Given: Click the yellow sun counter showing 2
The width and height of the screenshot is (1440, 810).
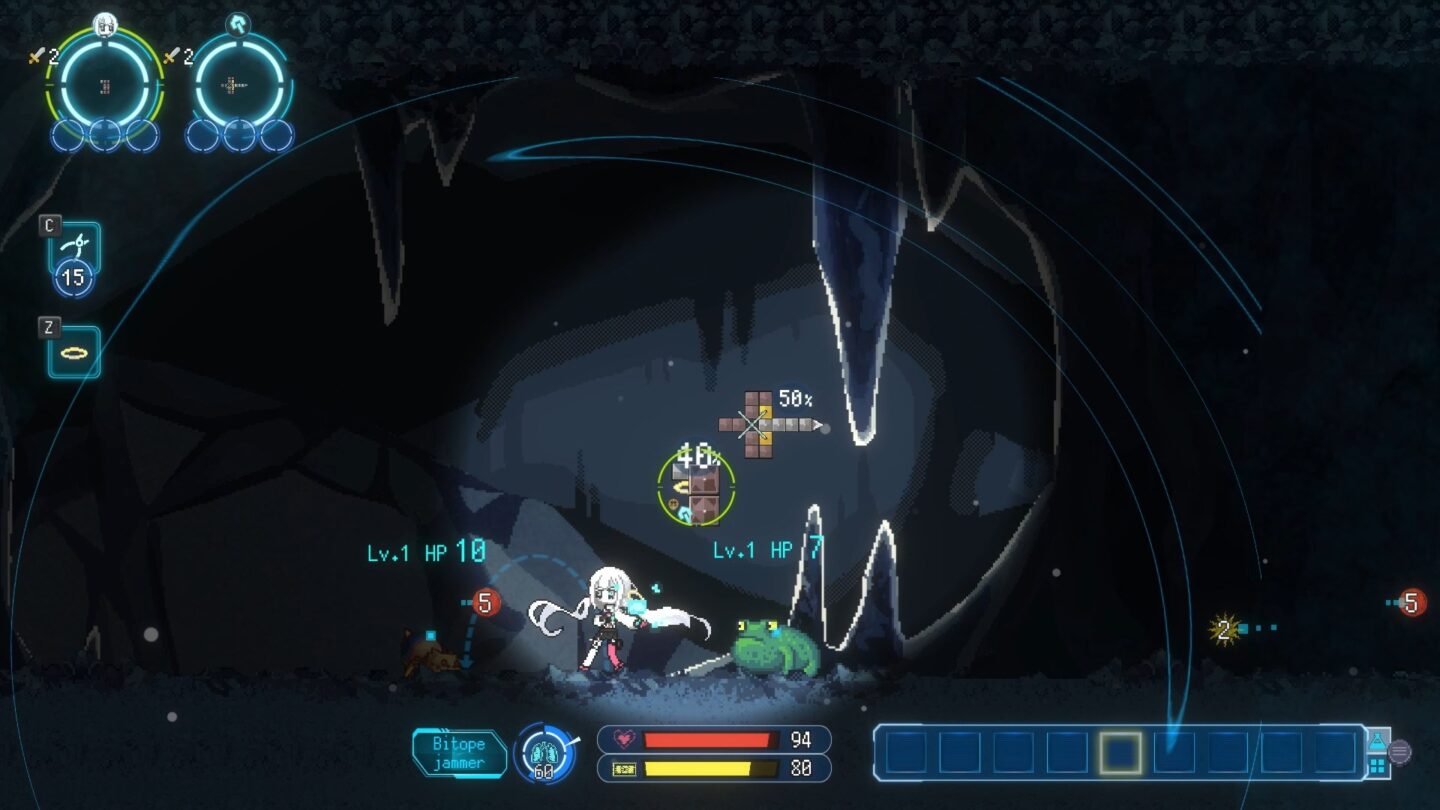Looking at the screenshot, I should (1225, 629).
